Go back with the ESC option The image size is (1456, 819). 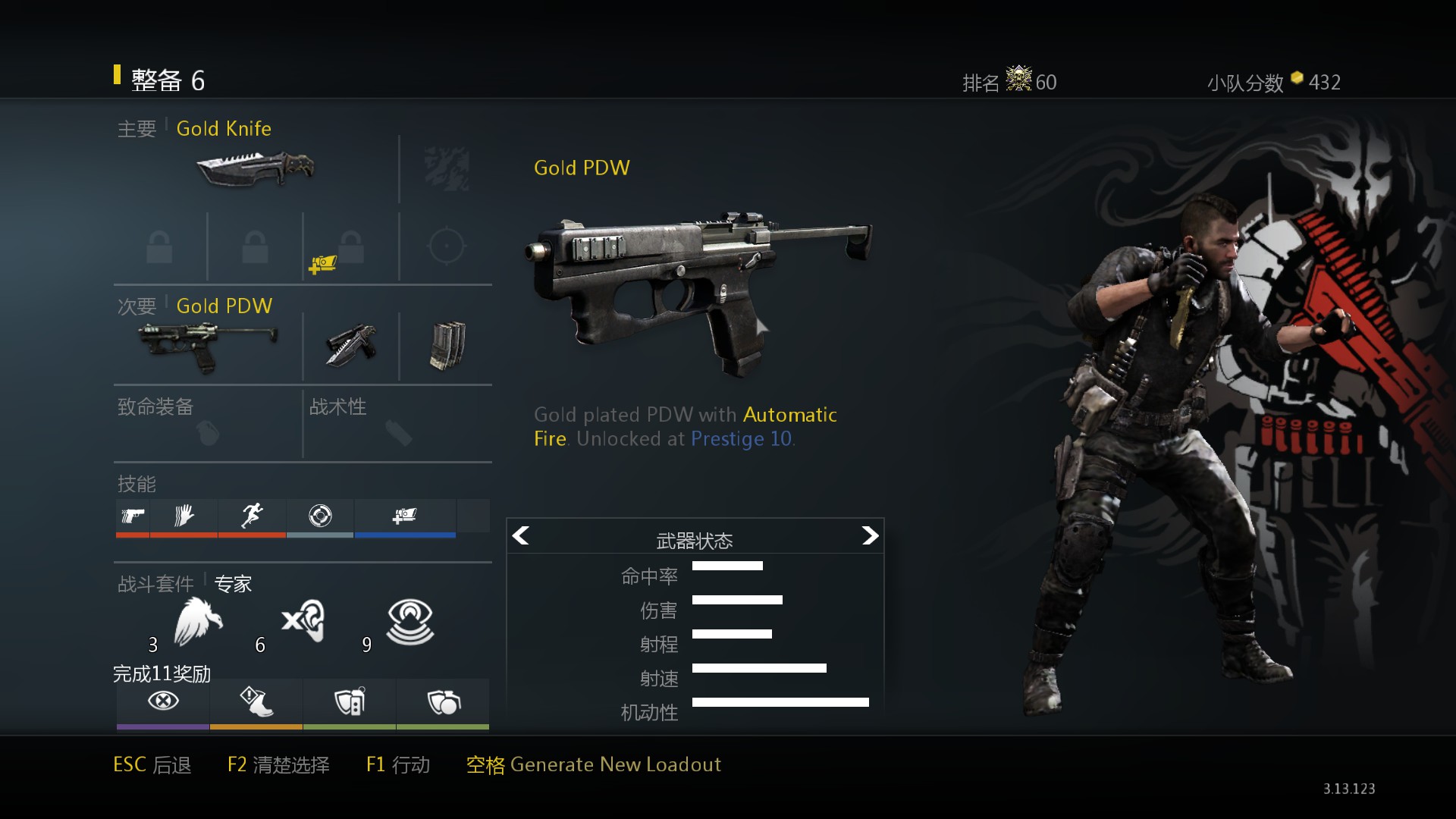[x=152, y=764]
